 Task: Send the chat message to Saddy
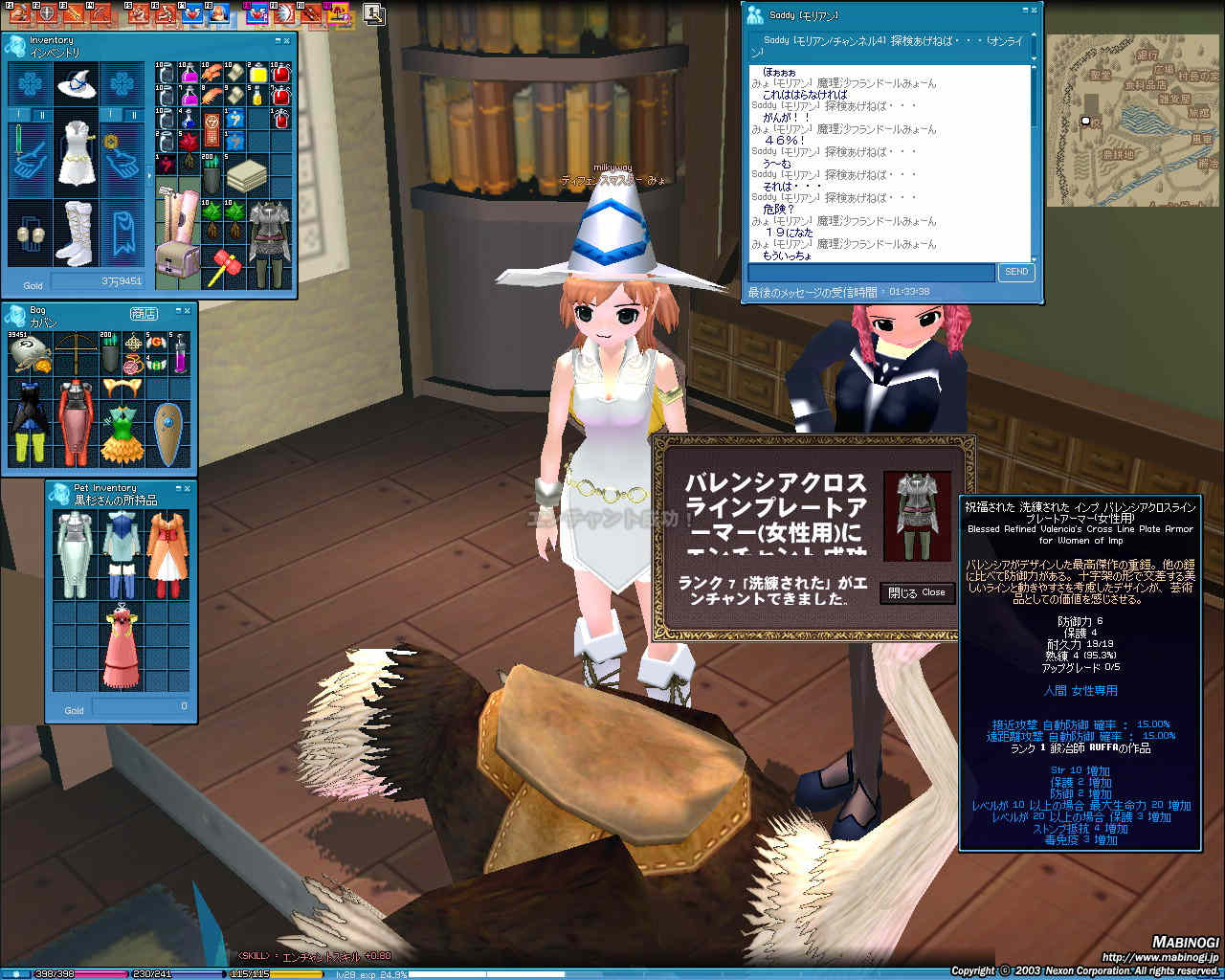[1016, 273]
